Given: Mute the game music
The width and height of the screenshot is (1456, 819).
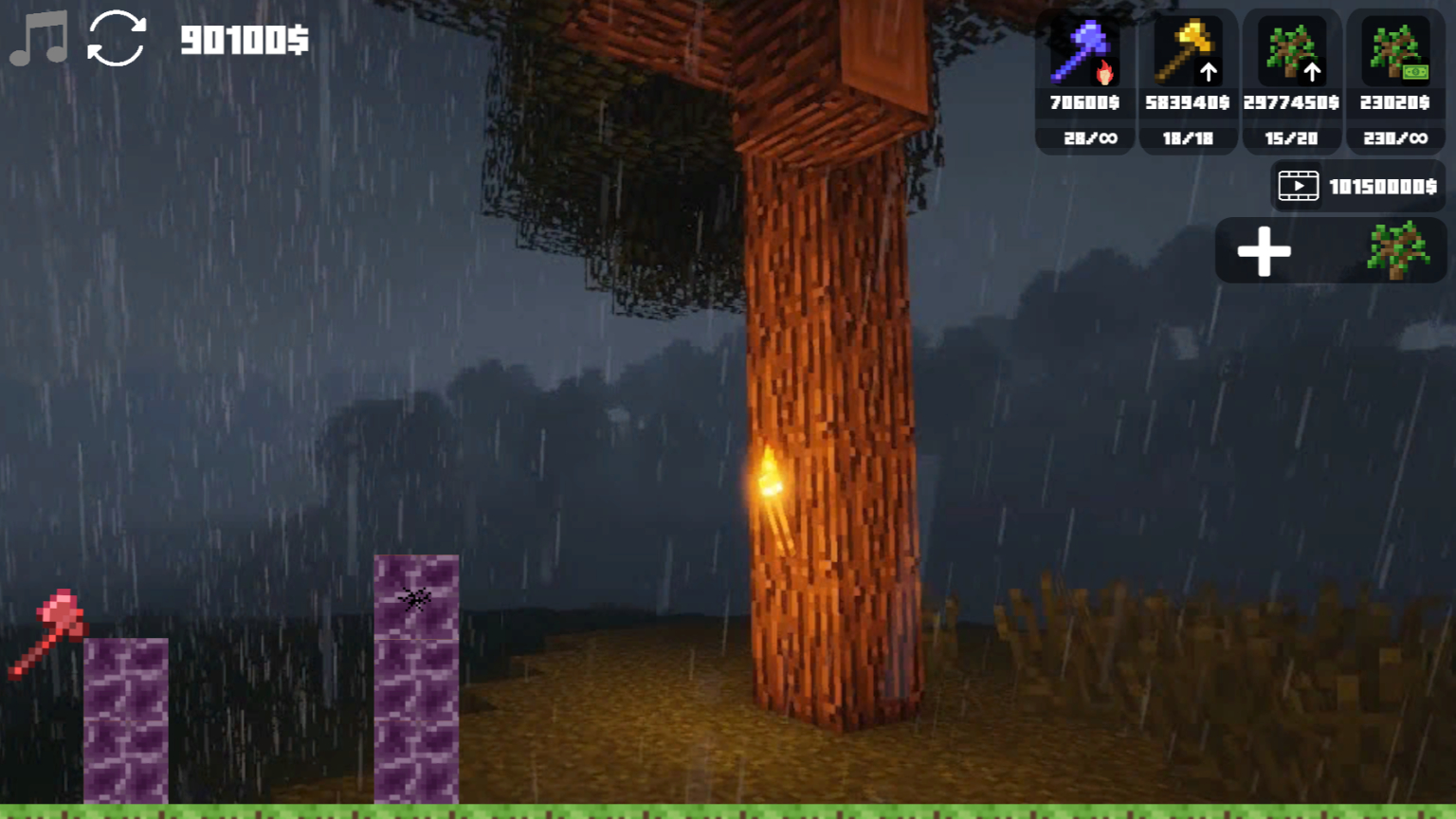Looking at the screenshot, I should tap(38, 38).
